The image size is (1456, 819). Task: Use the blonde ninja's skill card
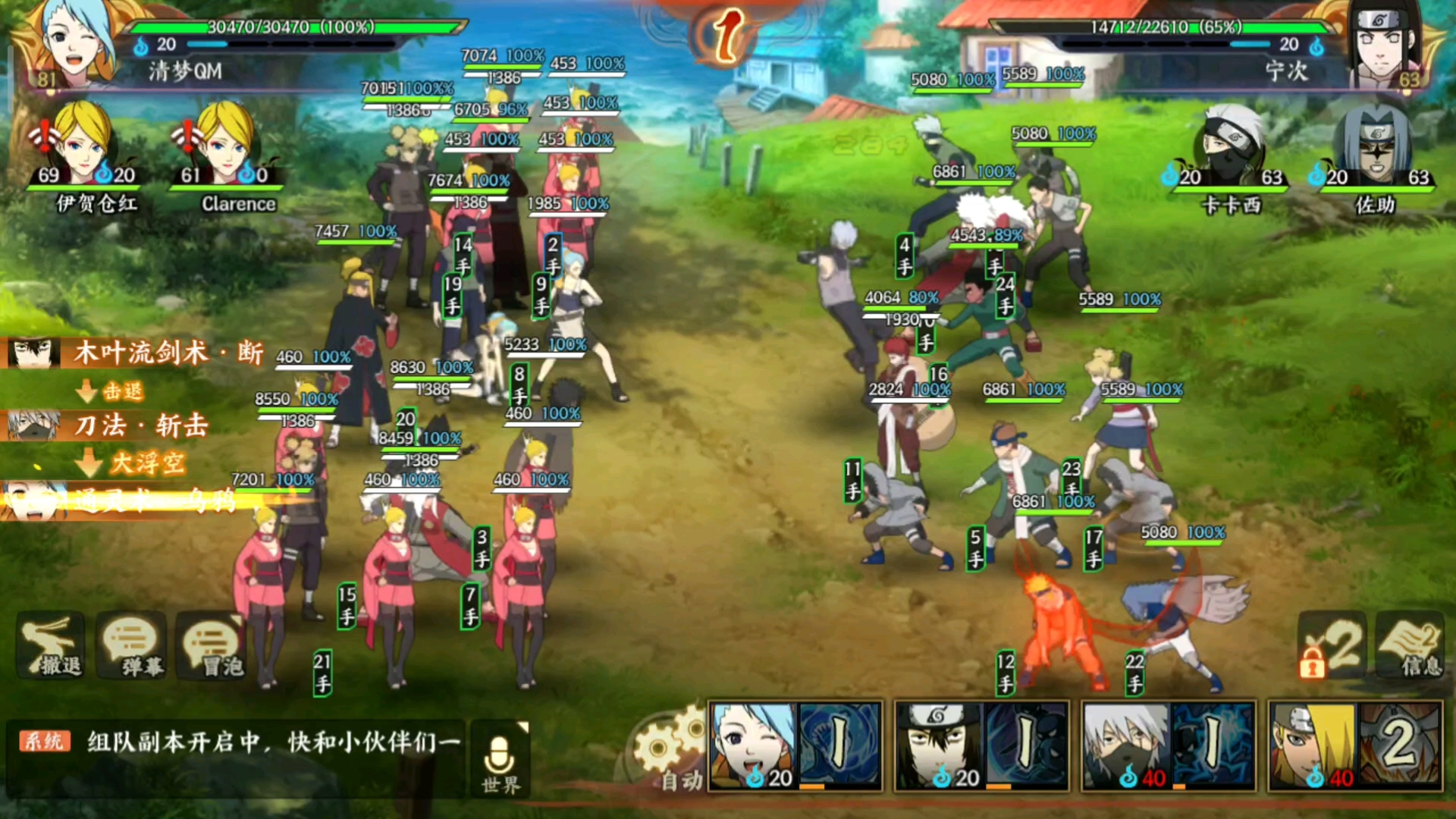[x=1355, y=746]
